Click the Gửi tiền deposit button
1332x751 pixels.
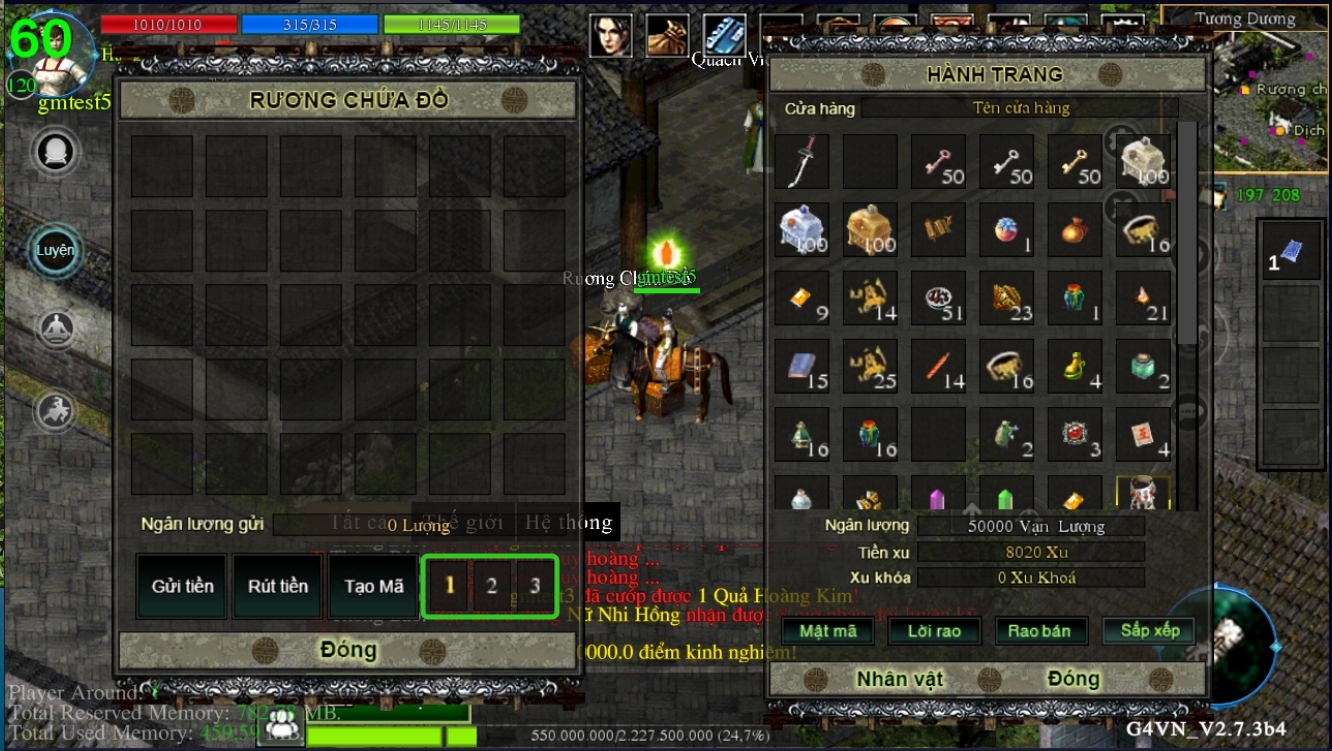pos(182,586)
